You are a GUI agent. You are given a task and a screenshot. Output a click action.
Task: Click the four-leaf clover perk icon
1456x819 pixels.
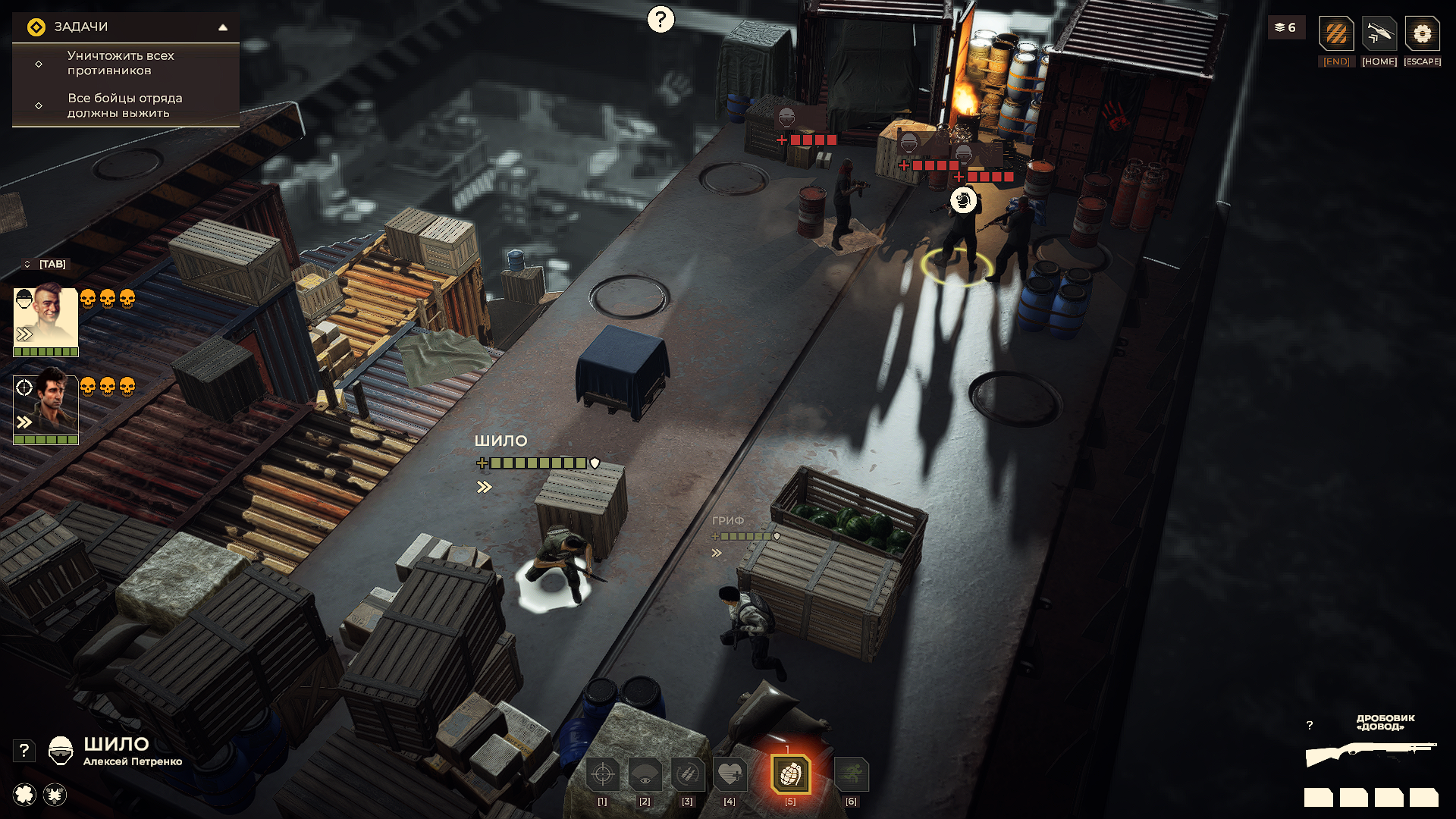point(25,795)
